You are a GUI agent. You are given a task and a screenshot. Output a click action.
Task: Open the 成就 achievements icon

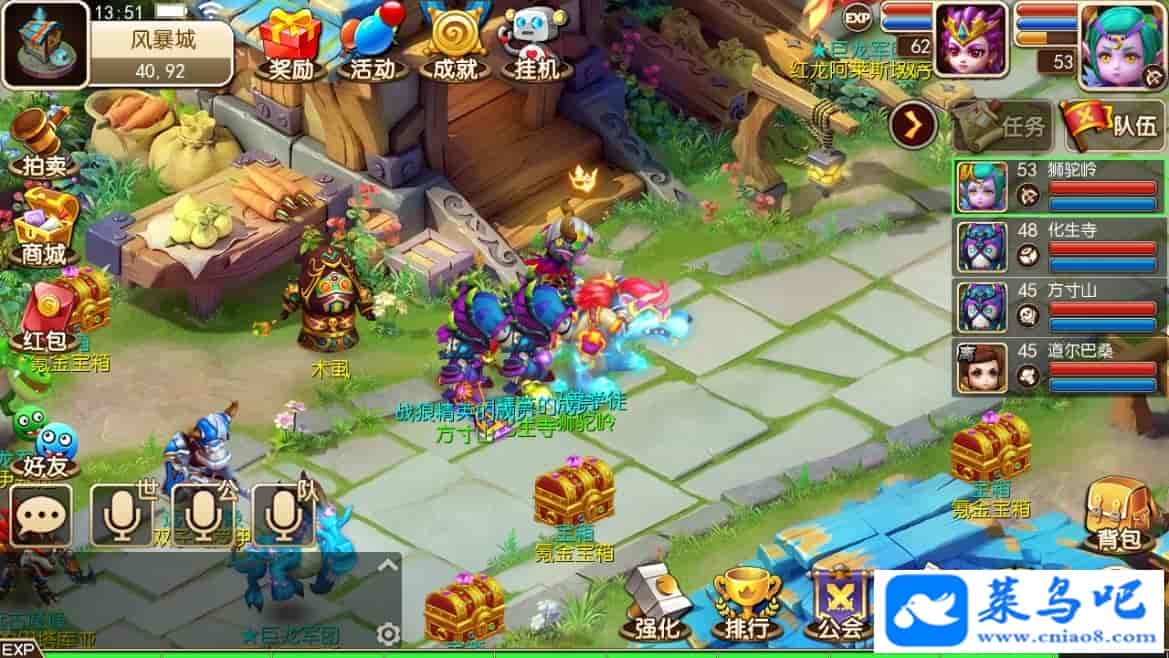coord(453,43)
